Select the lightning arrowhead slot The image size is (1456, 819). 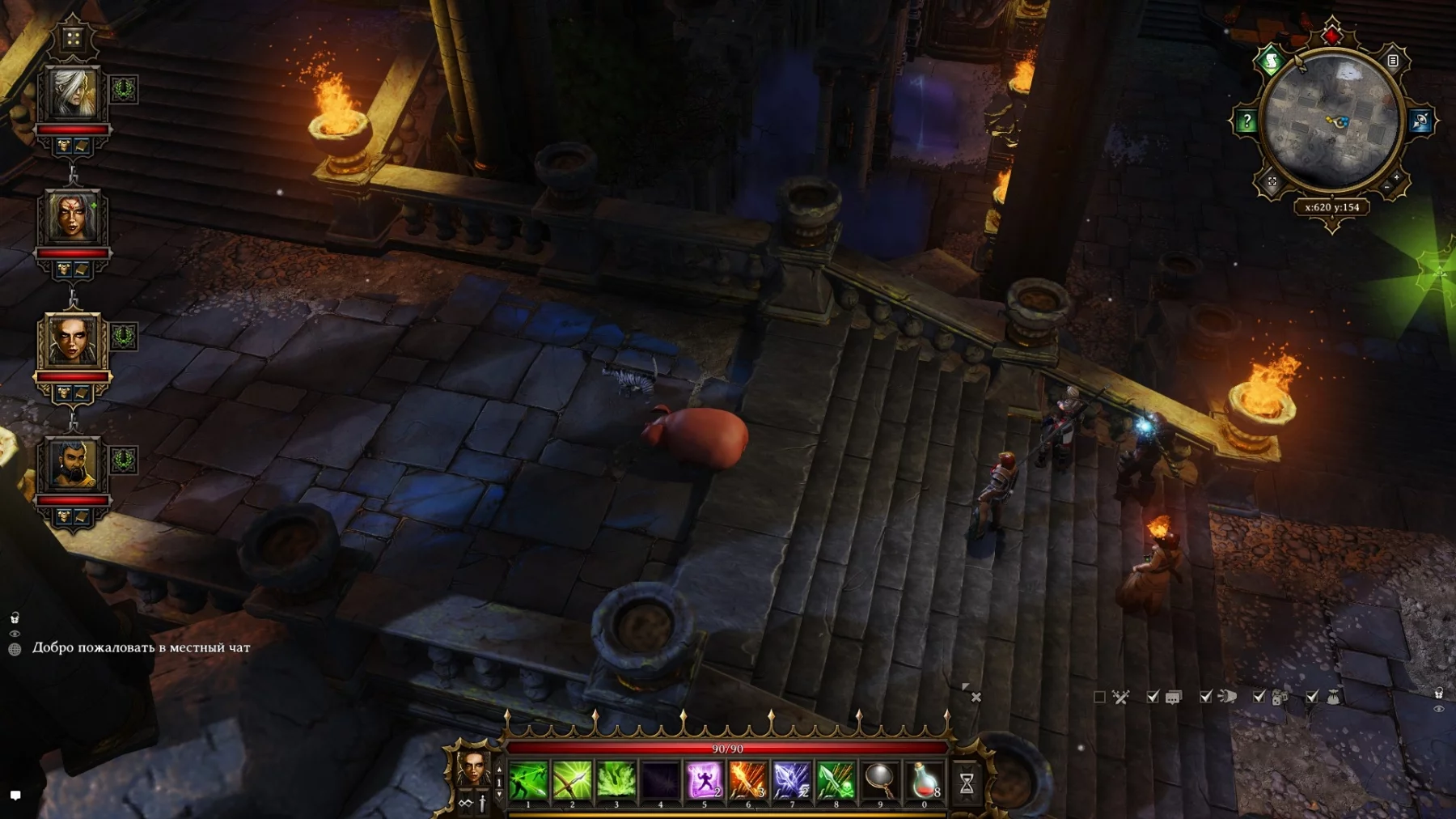[791, 781]
